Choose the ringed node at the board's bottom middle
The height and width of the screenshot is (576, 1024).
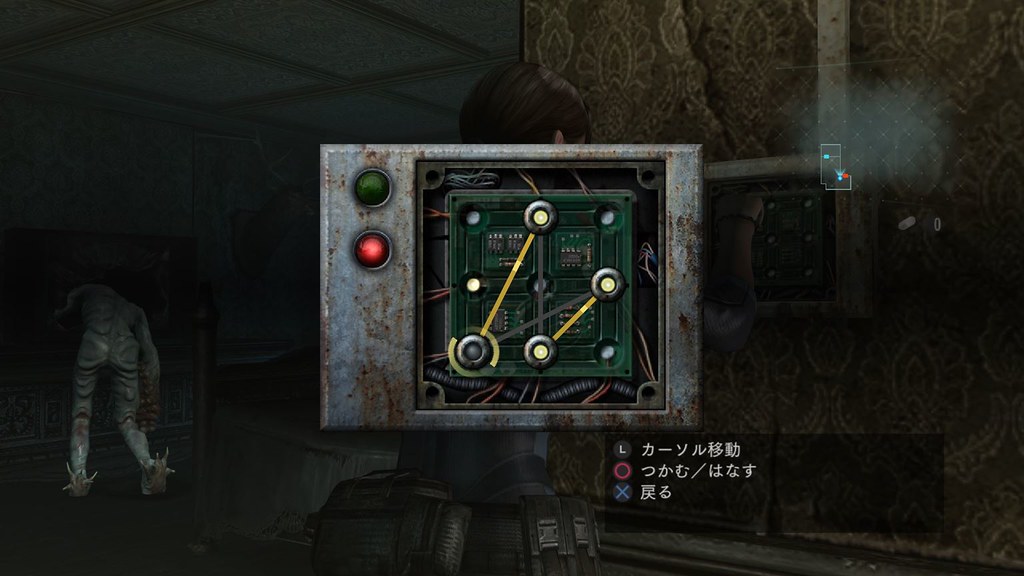pyautogui.click(x=540, y=351)
